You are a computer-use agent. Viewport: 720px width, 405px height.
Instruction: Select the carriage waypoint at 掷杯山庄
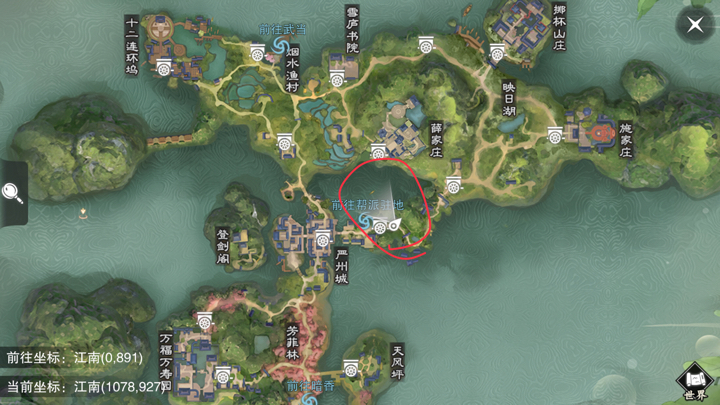(497, 54)
